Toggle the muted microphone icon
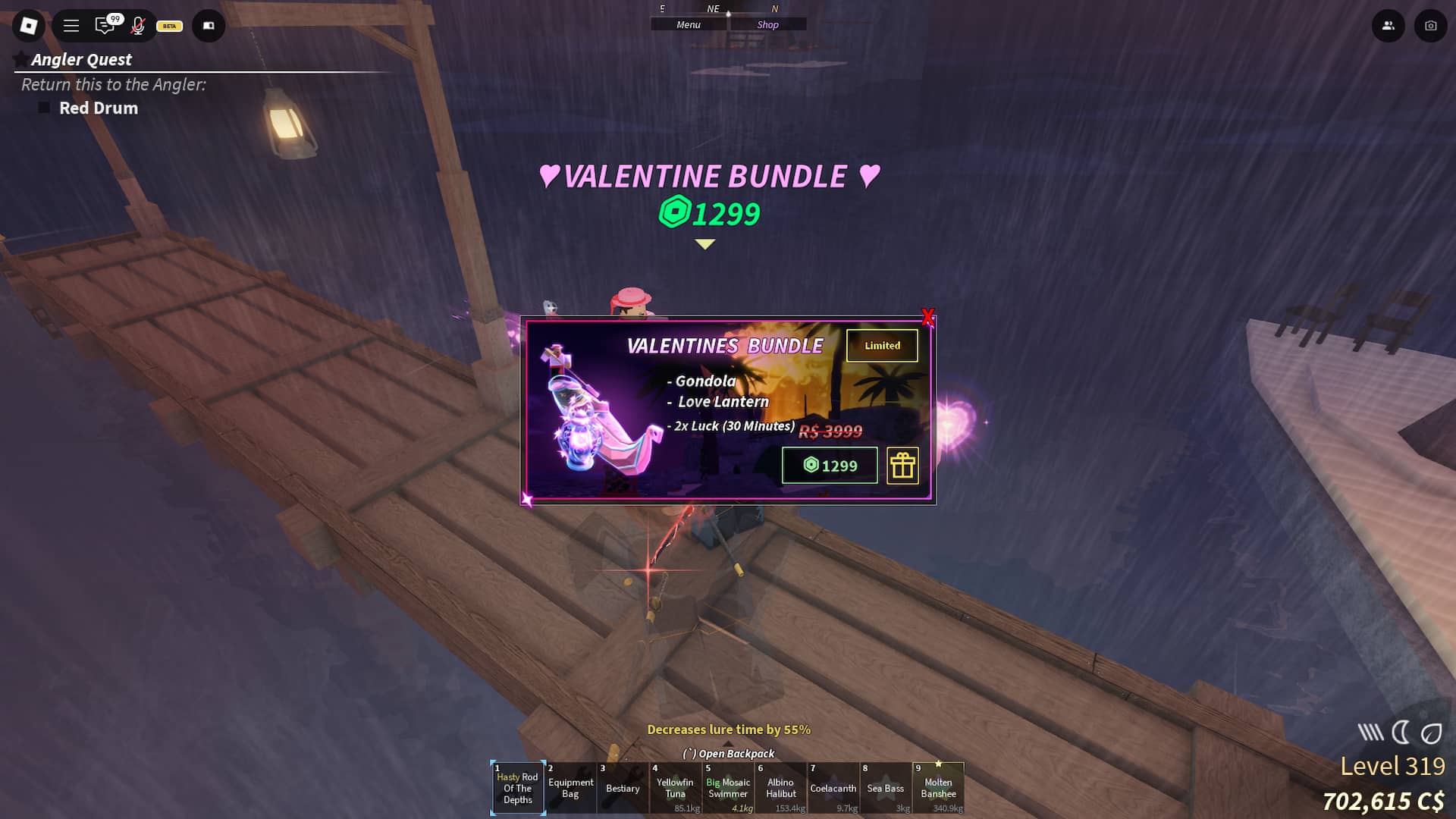Image resolution: width=1456 pixels, height=819 pixels. point(137,26)
